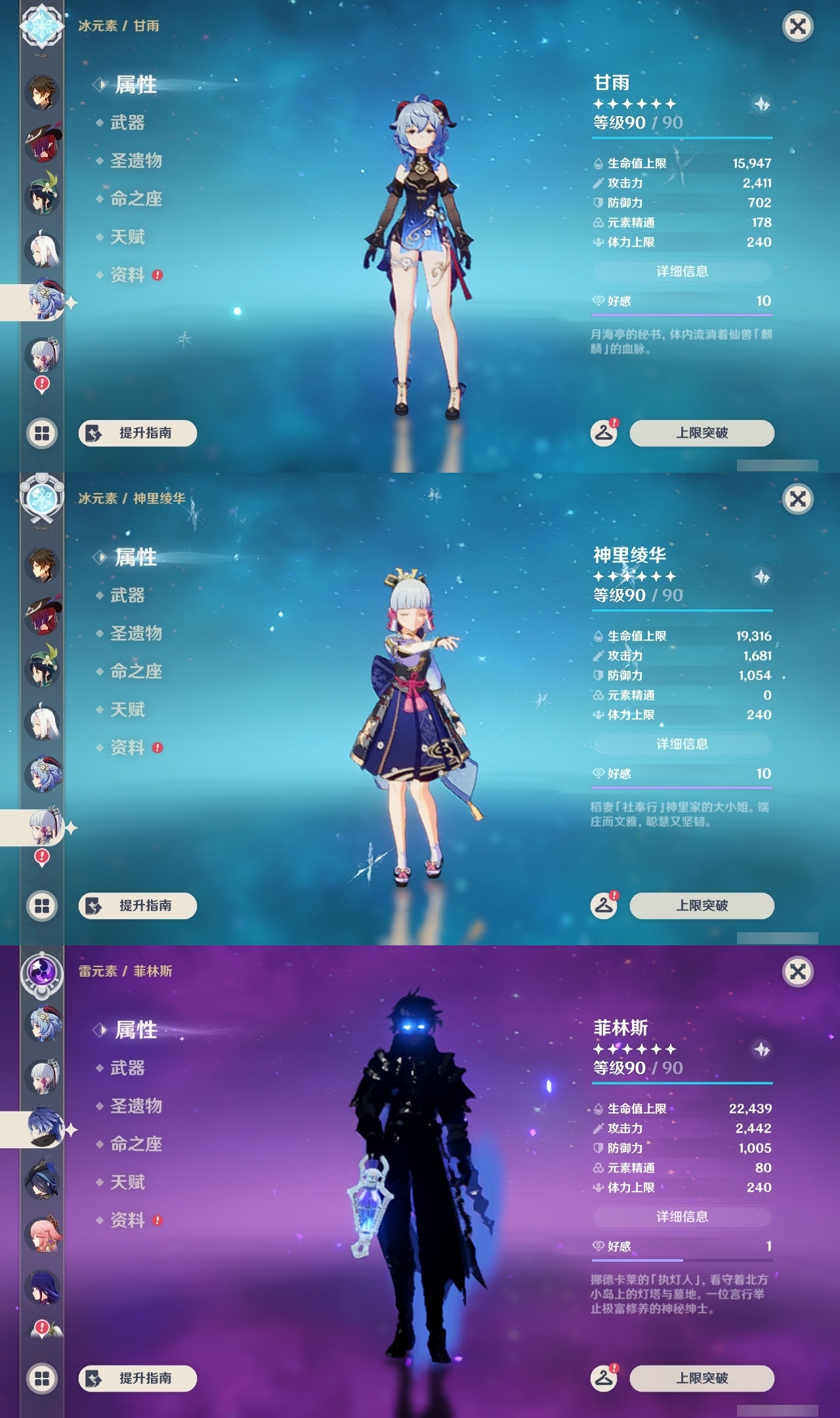Open the 资料 tab with red notification

[x=128, y=276]
